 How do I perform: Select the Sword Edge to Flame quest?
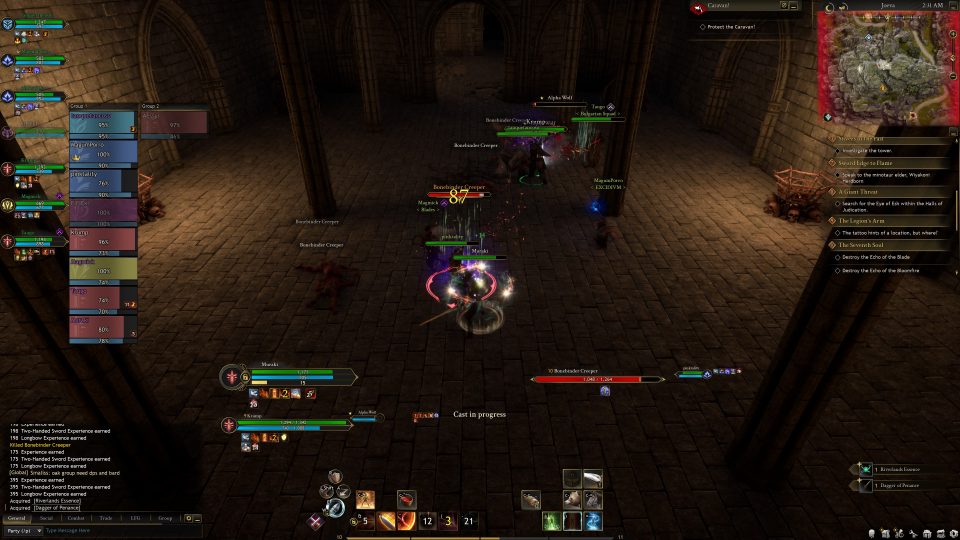(866, 163)
